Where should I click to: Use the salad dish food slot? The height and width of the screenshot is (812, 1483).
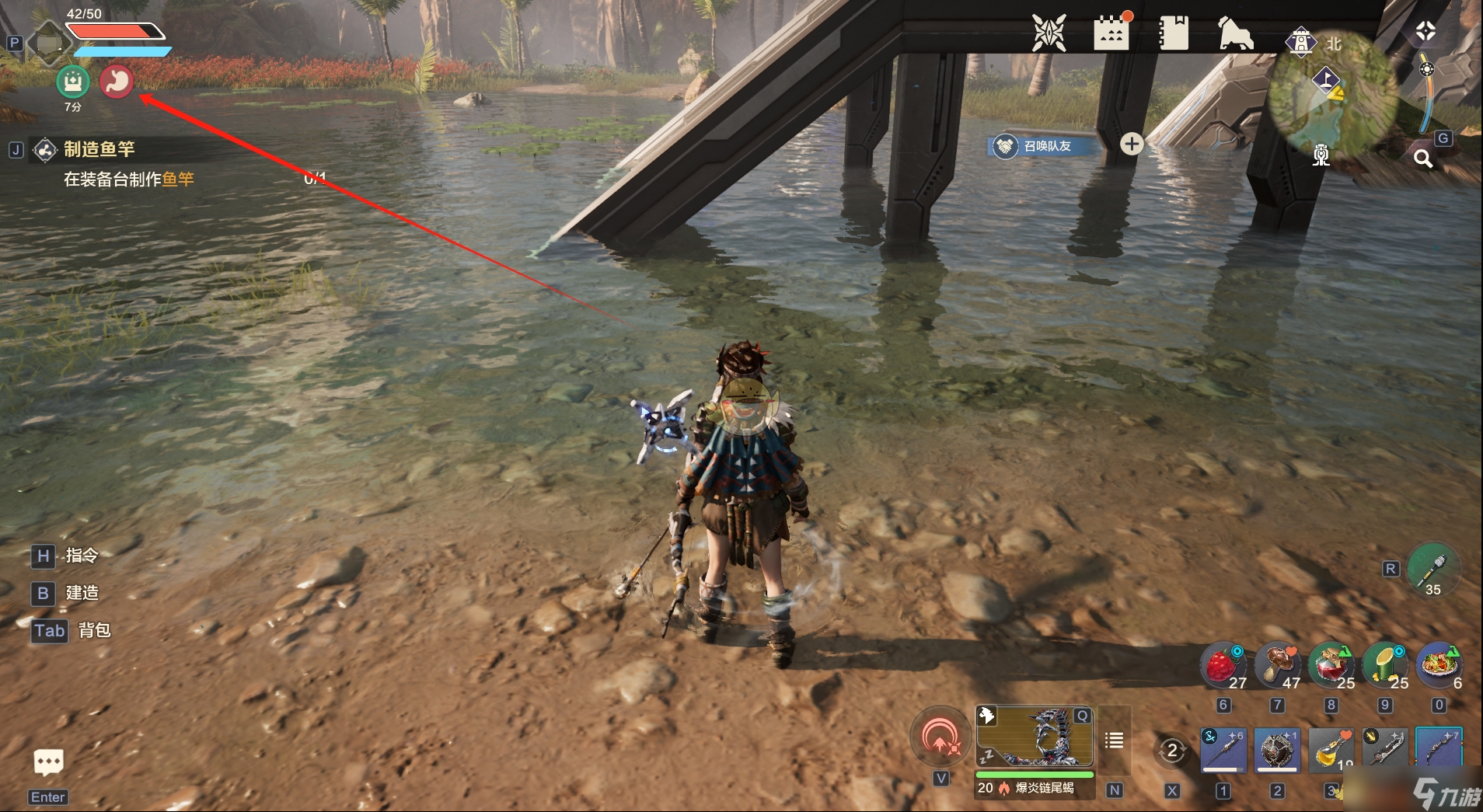click(x=1439, y=667)
